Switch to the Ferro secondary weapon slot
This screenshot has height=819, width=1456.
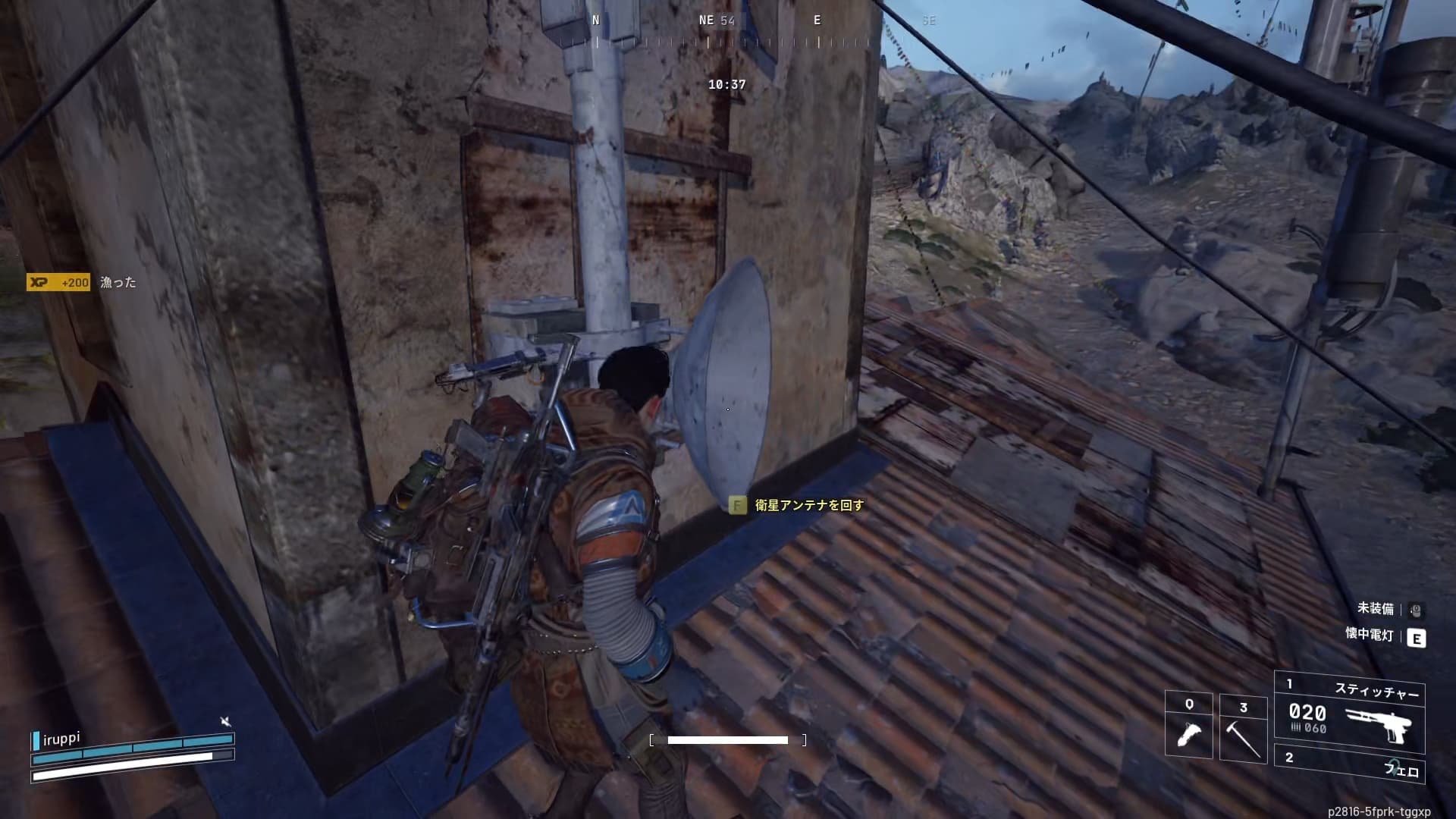1349,764
